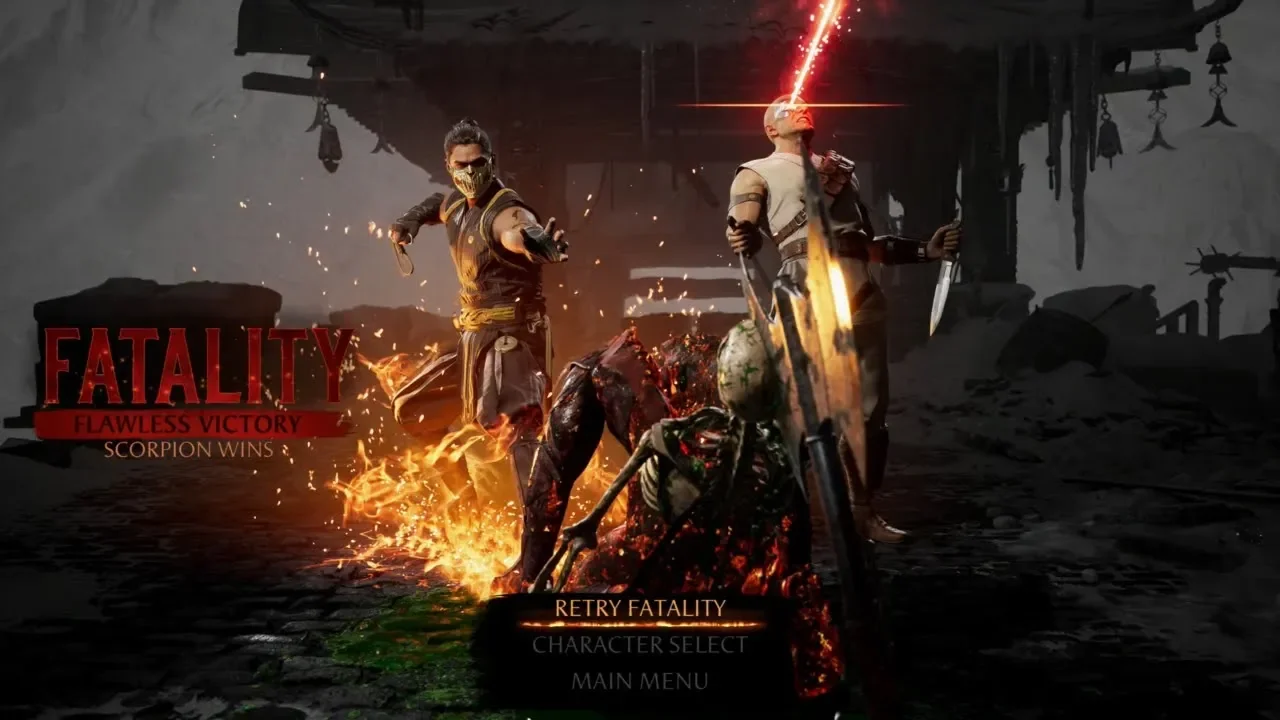Return to Main Menu
The height and width of the screenshot is (720, 1280).
click(640, 682)
